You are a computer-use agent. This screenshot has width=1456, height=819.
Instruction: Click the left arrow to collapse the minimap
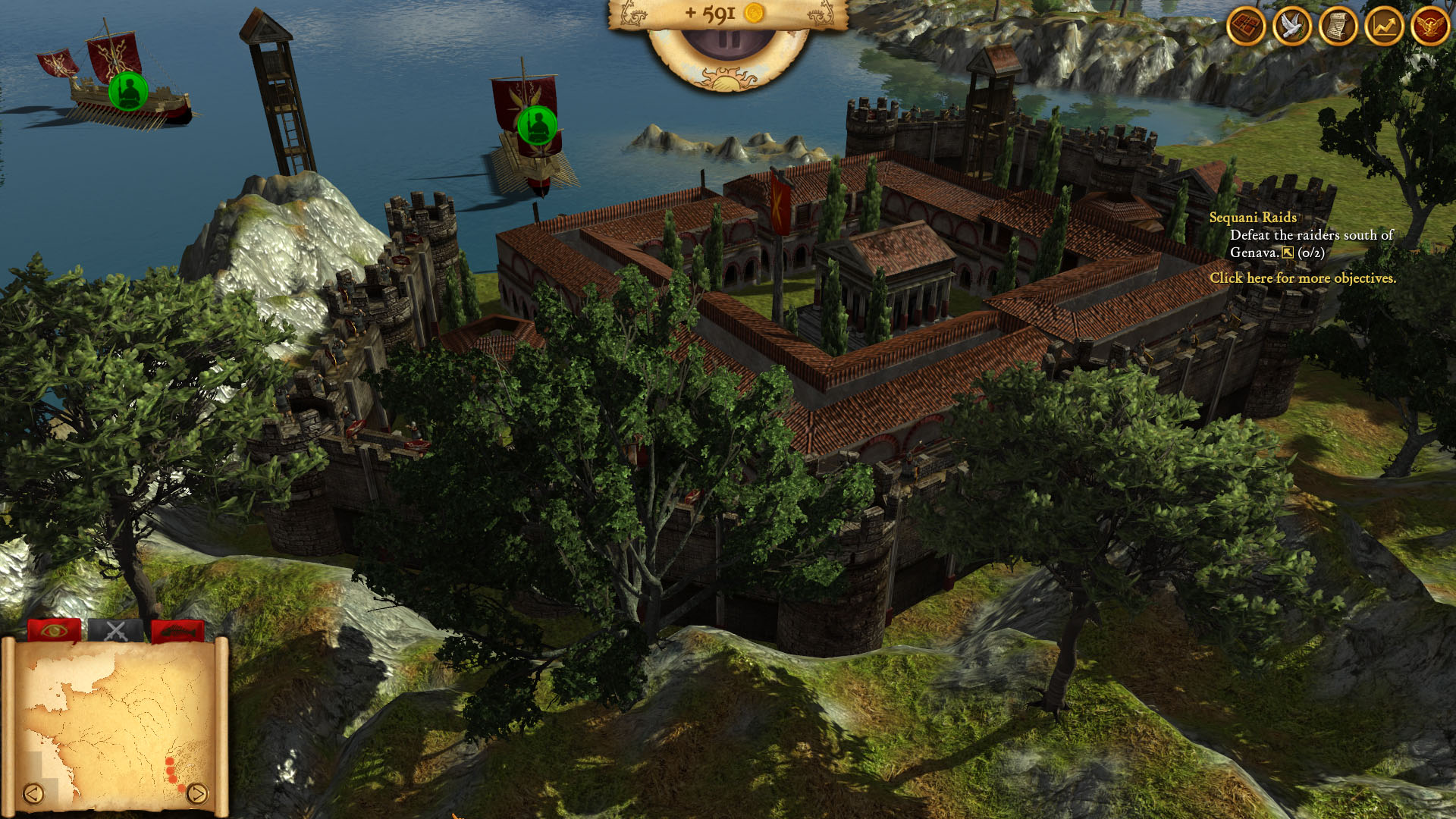32,793
